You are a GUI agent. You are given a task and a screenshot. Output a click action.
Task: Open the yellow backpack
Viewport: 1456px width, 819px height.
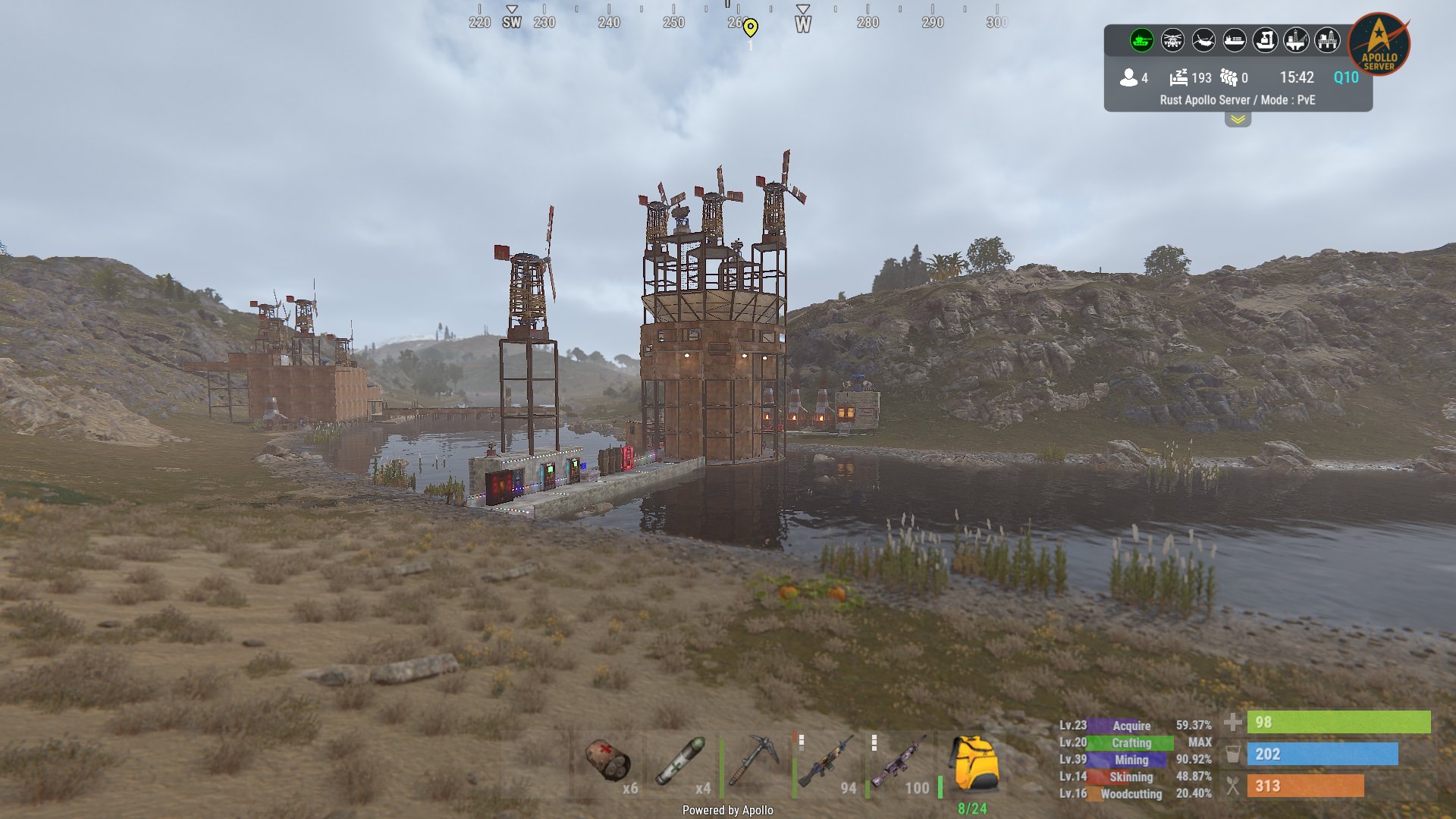point(973,764)
